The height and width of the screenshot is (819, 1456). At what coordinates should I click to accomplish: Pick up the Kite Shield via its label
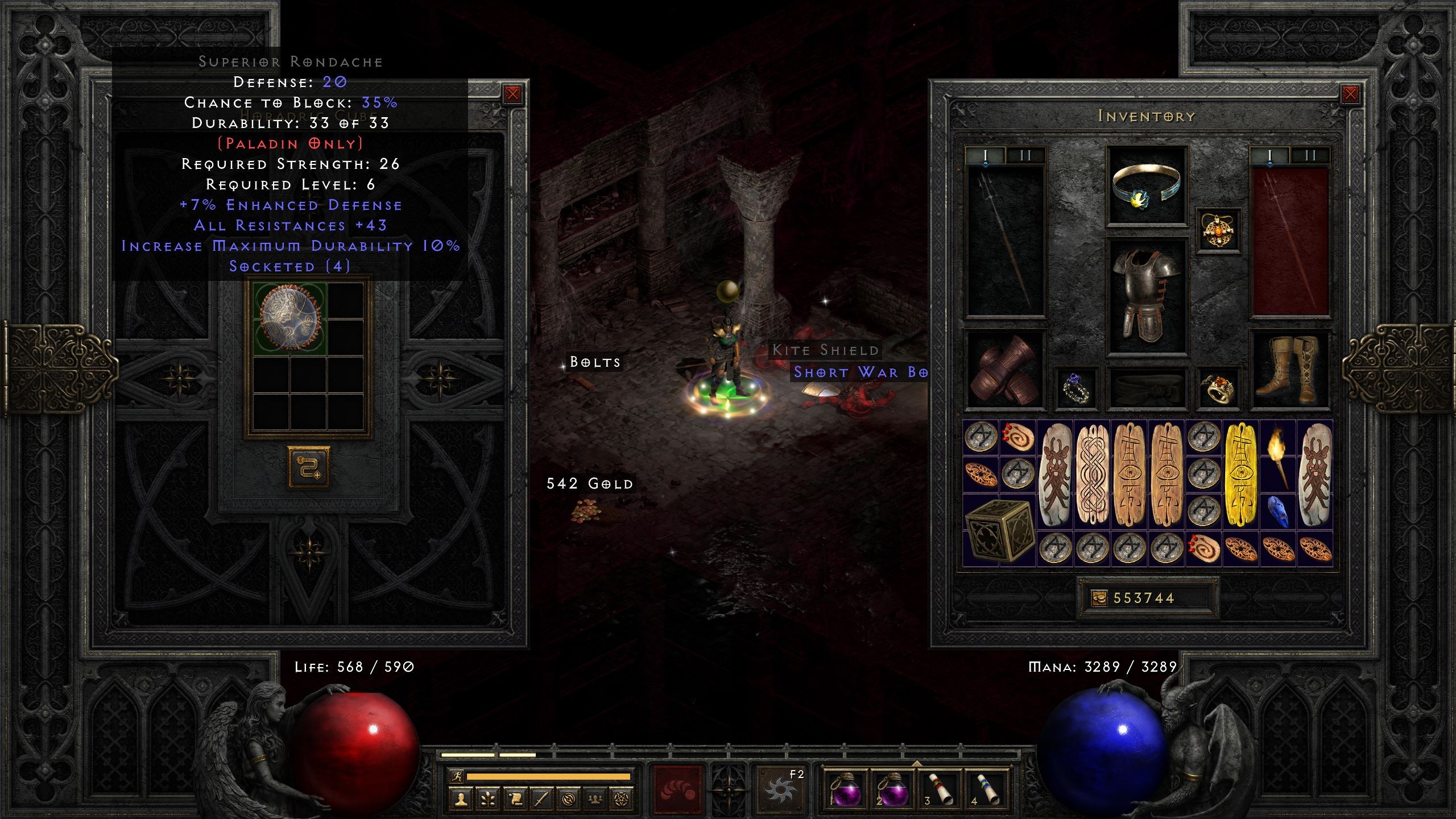826,350
